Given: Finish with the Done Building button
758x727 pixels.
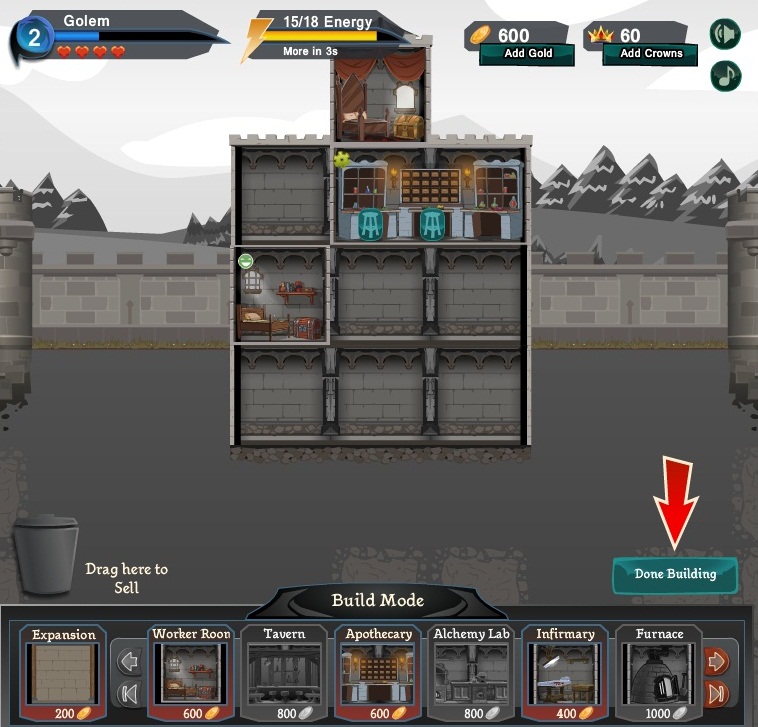Looking at the screenshot, I should click(x=675, y=575).
